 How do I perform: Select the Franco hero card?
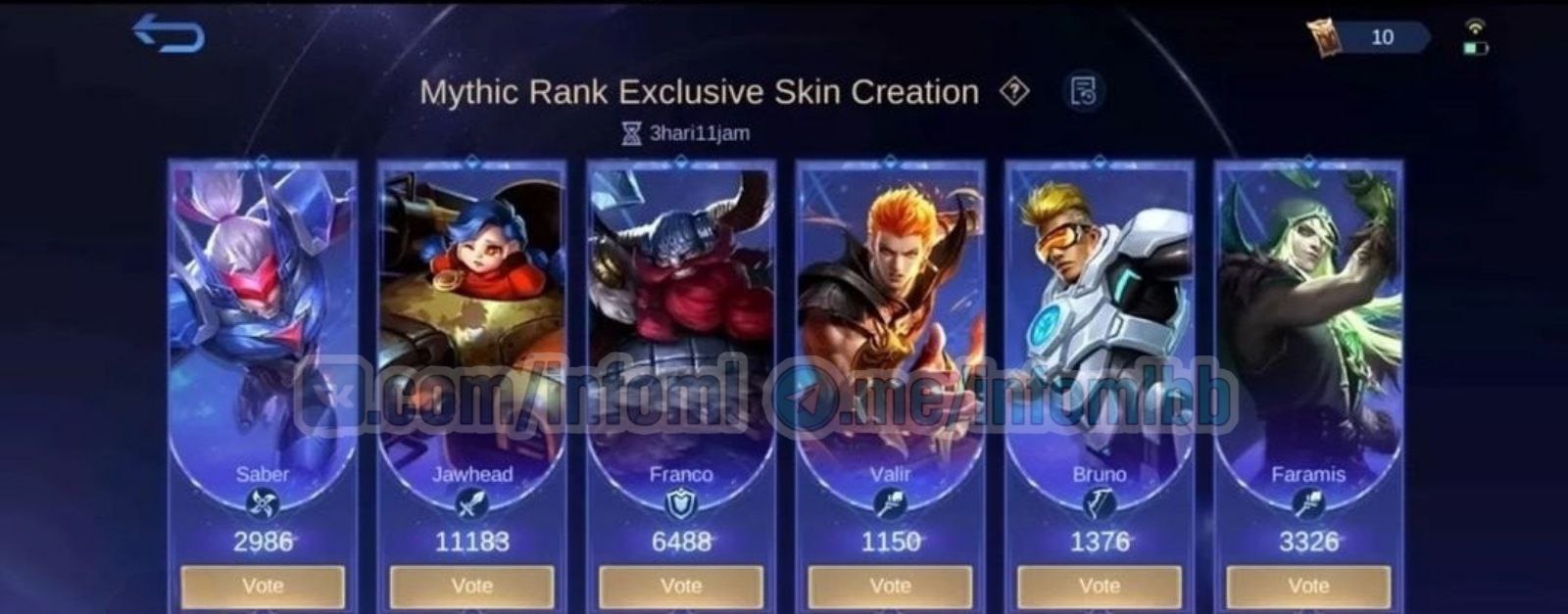pyautogui.click(x=681, y=313)
